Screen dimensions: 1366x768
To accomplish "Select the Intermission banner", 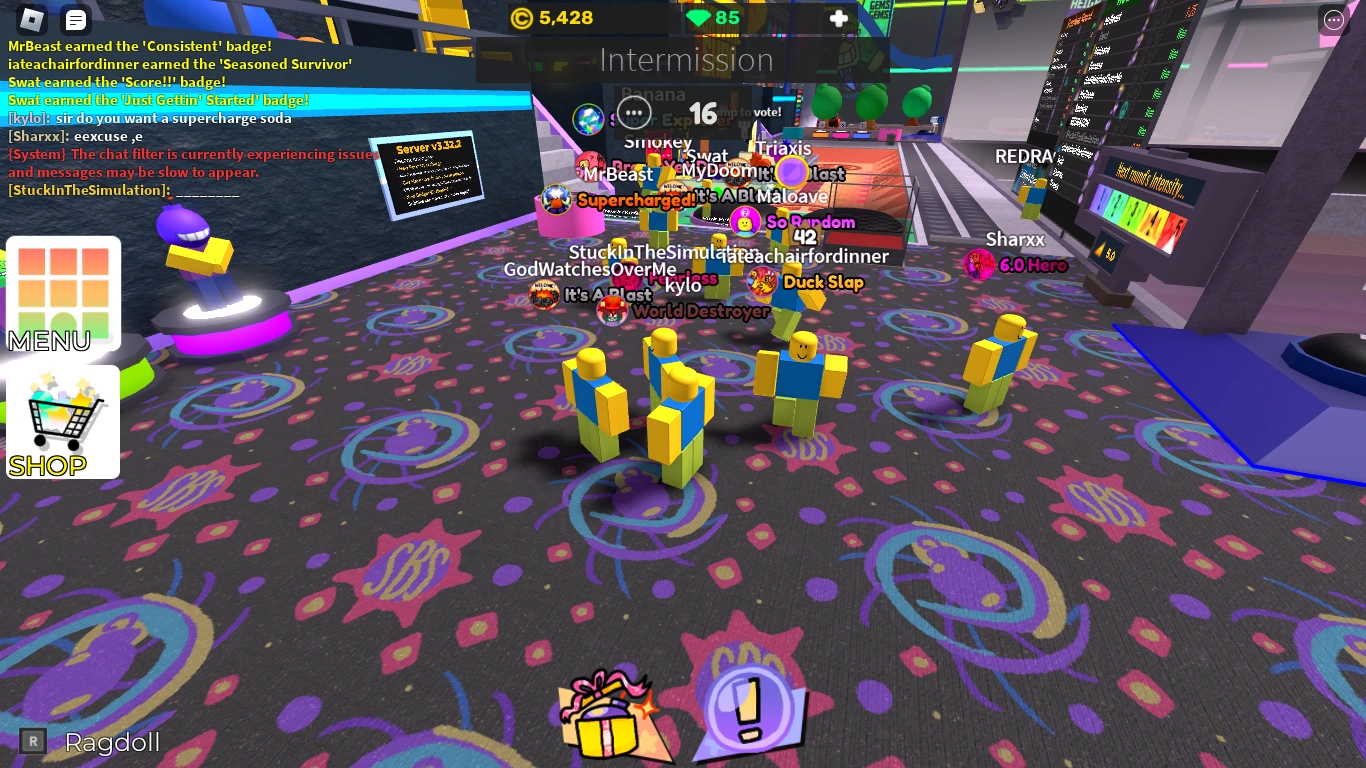I will tap(687, 60).
